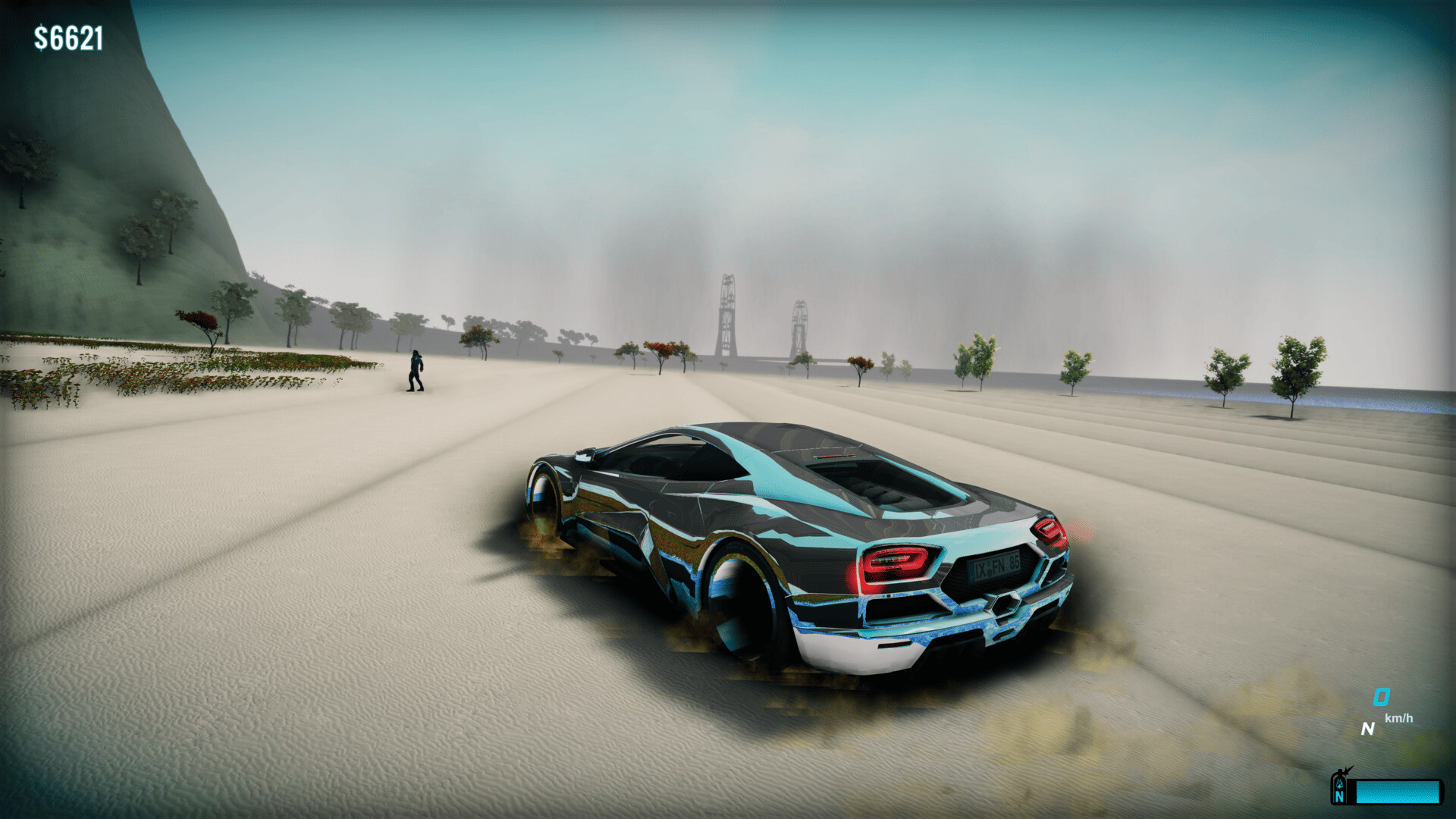Image resolution: width=1456 pixels, height=819 pixels.
Task: Click the N label on the nitro gauge
Action: pyautogui.click(x=1338, y=796)
